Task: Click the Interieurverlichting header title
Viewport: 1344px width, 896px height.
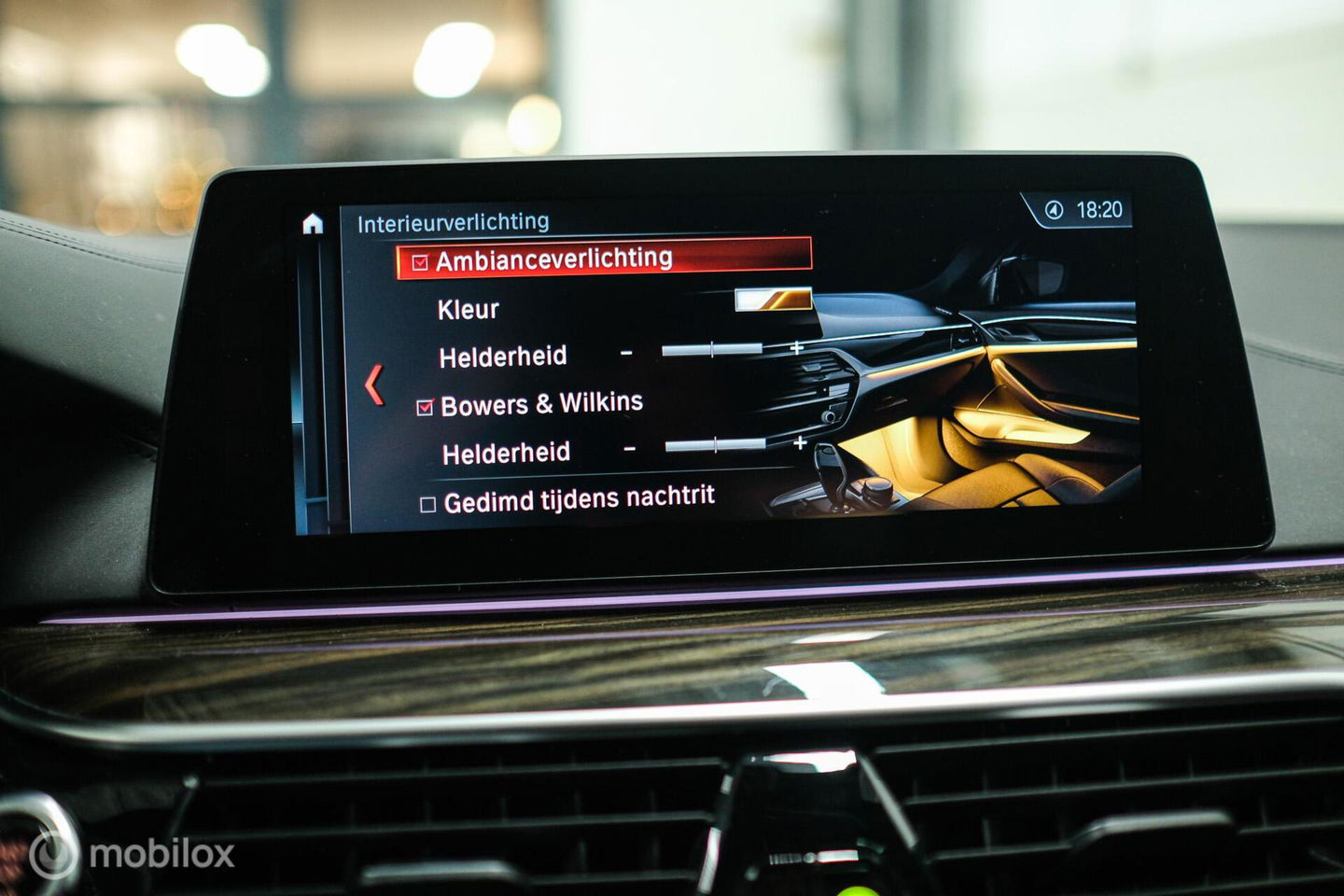Action: click(455, 219)
